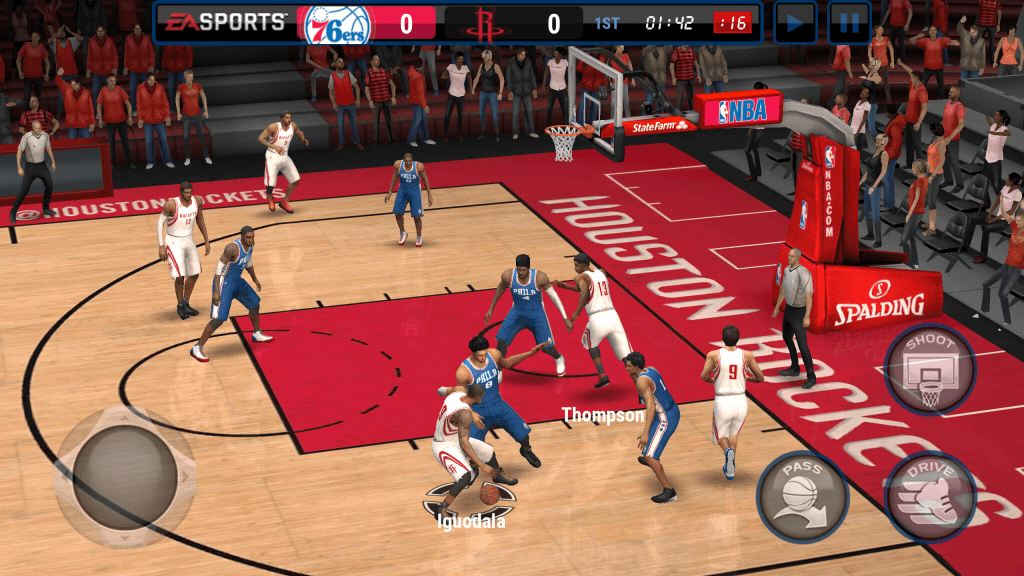Pause the game with the pause button

point(849,22)
